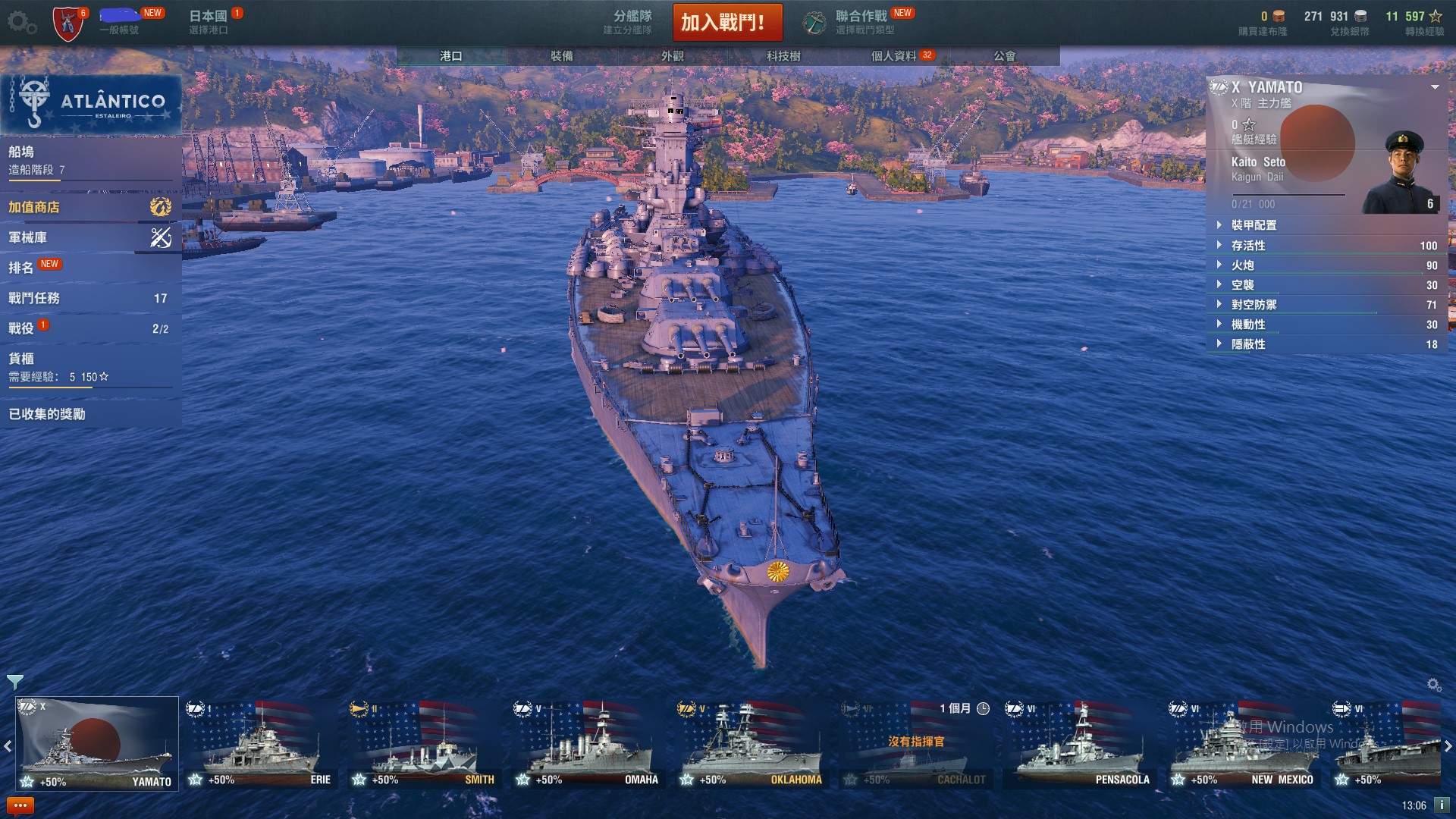The image size is (1456, 819).
Task: Choose the New Mexico ship card
Action: [x=1242, y=744]
